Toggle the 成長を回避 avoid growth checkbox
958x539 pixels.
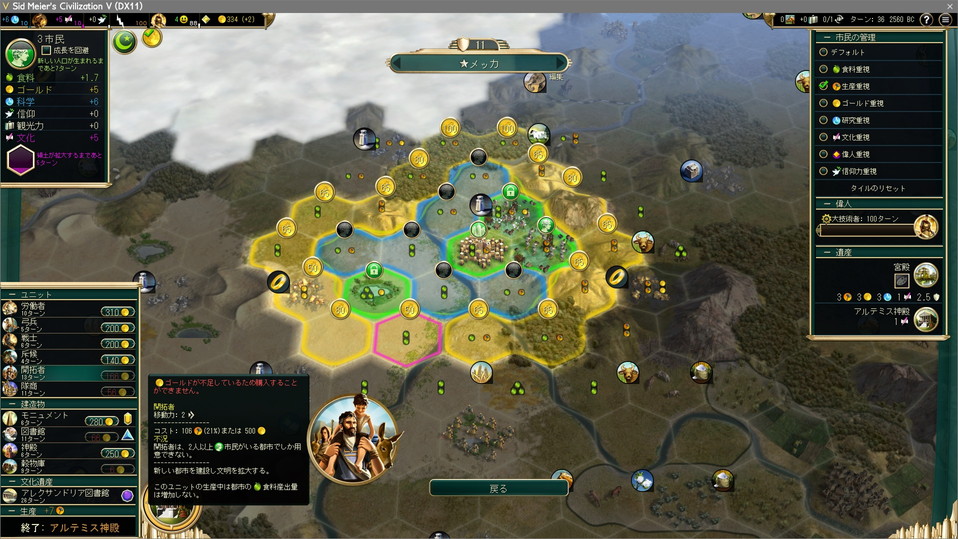pyautogui.click(x=46, y=50)
